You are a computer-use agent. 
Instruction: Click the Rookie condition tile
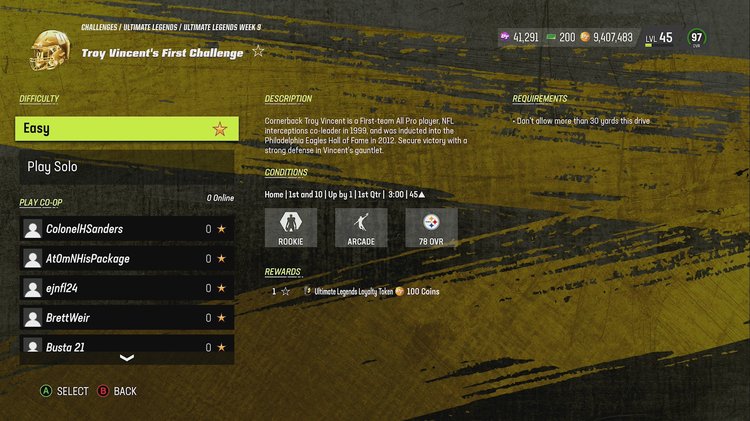coord(291,227)
